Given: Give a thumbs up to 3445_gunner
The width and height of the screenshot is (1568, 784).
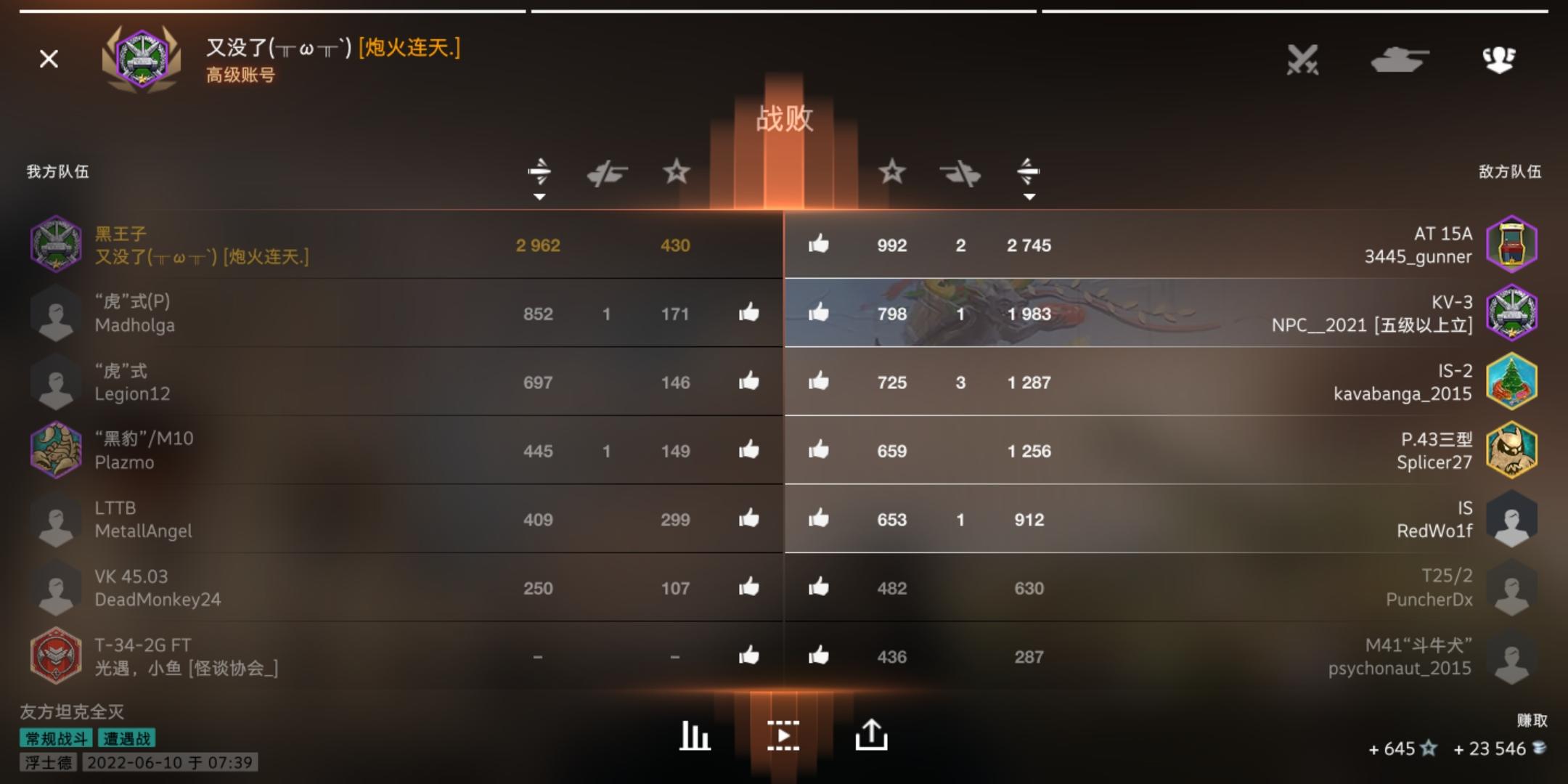Looking at the screenshot, I should coord(820,245).
